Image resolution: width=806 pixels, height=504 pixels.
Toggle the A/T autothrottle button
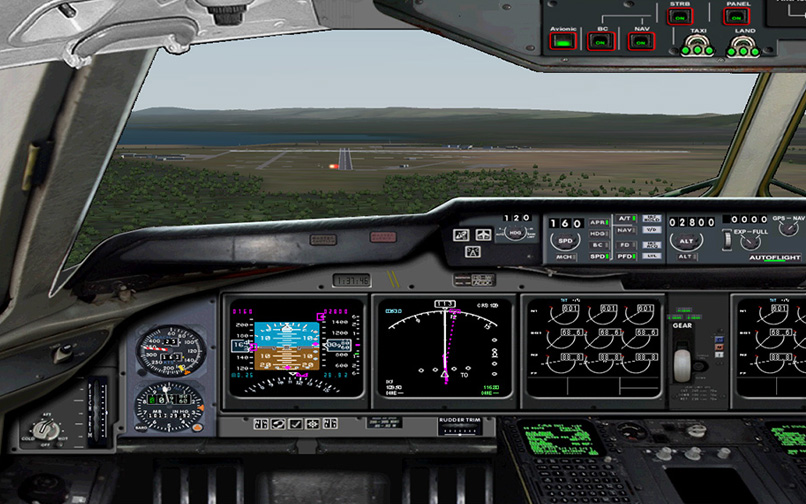626,217
